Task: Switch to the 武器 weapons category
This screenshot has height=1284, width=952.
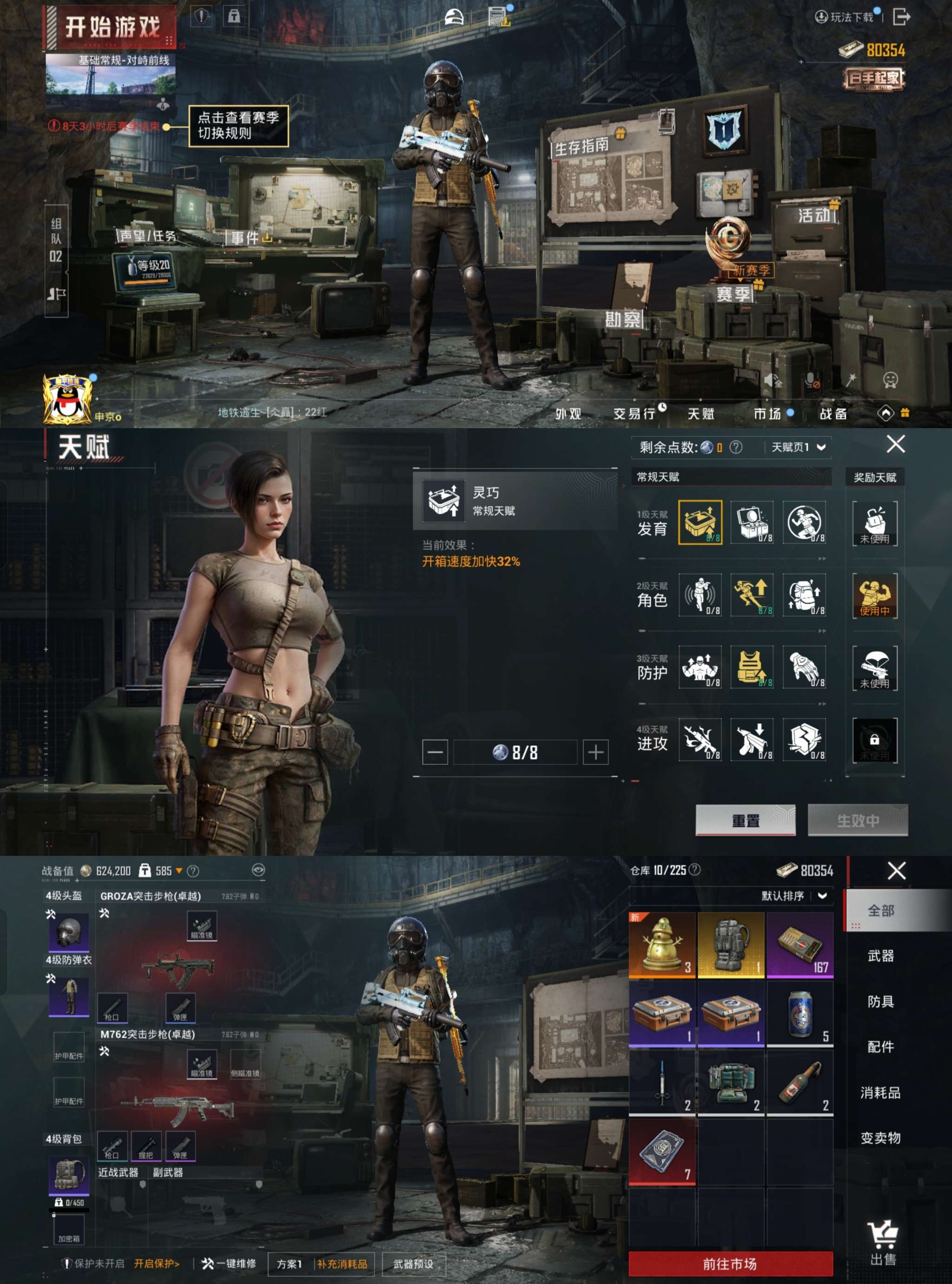Action: tap(880, 956)
